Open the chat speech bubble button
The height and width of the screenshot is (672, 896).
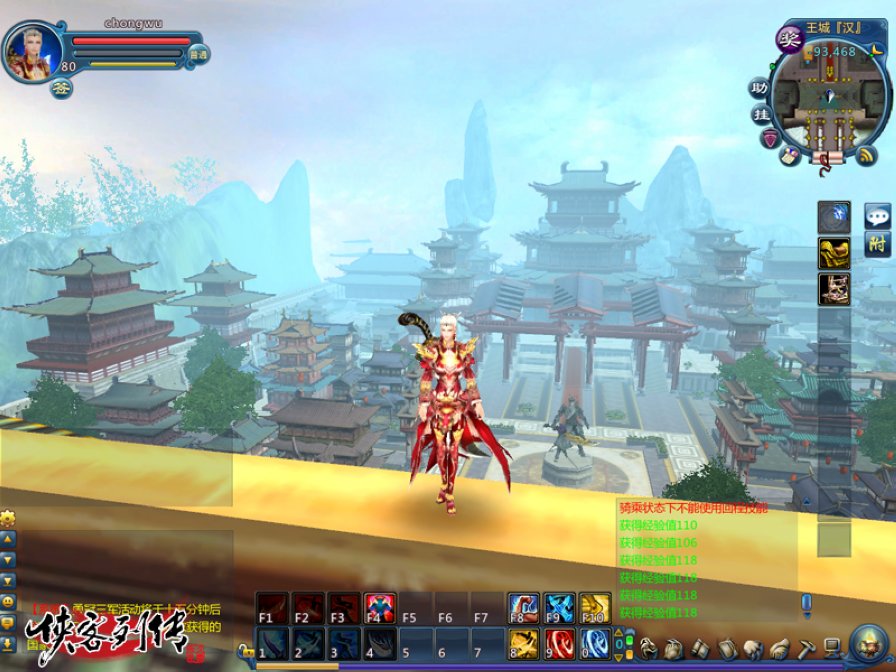point(878,214)
